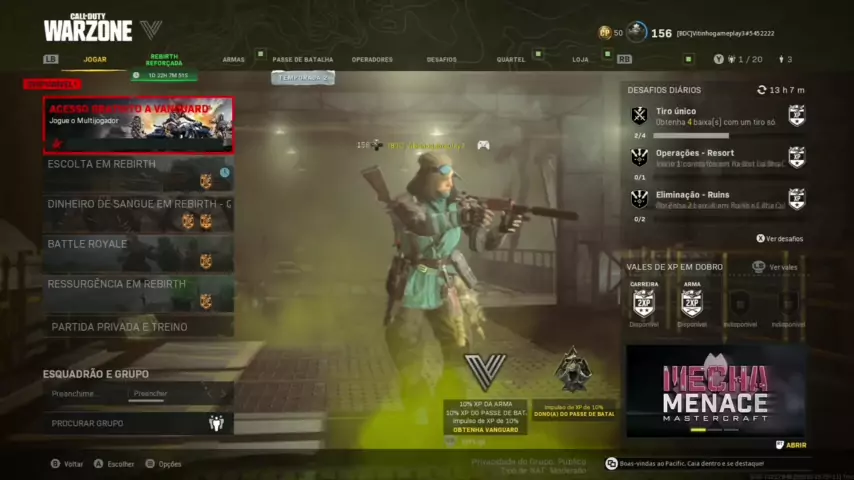Image resolution: width=854 pixels, height=480 pixels.
Task: Select the Operadores tab
Action: pyautogui.click(x=372, y=59)
